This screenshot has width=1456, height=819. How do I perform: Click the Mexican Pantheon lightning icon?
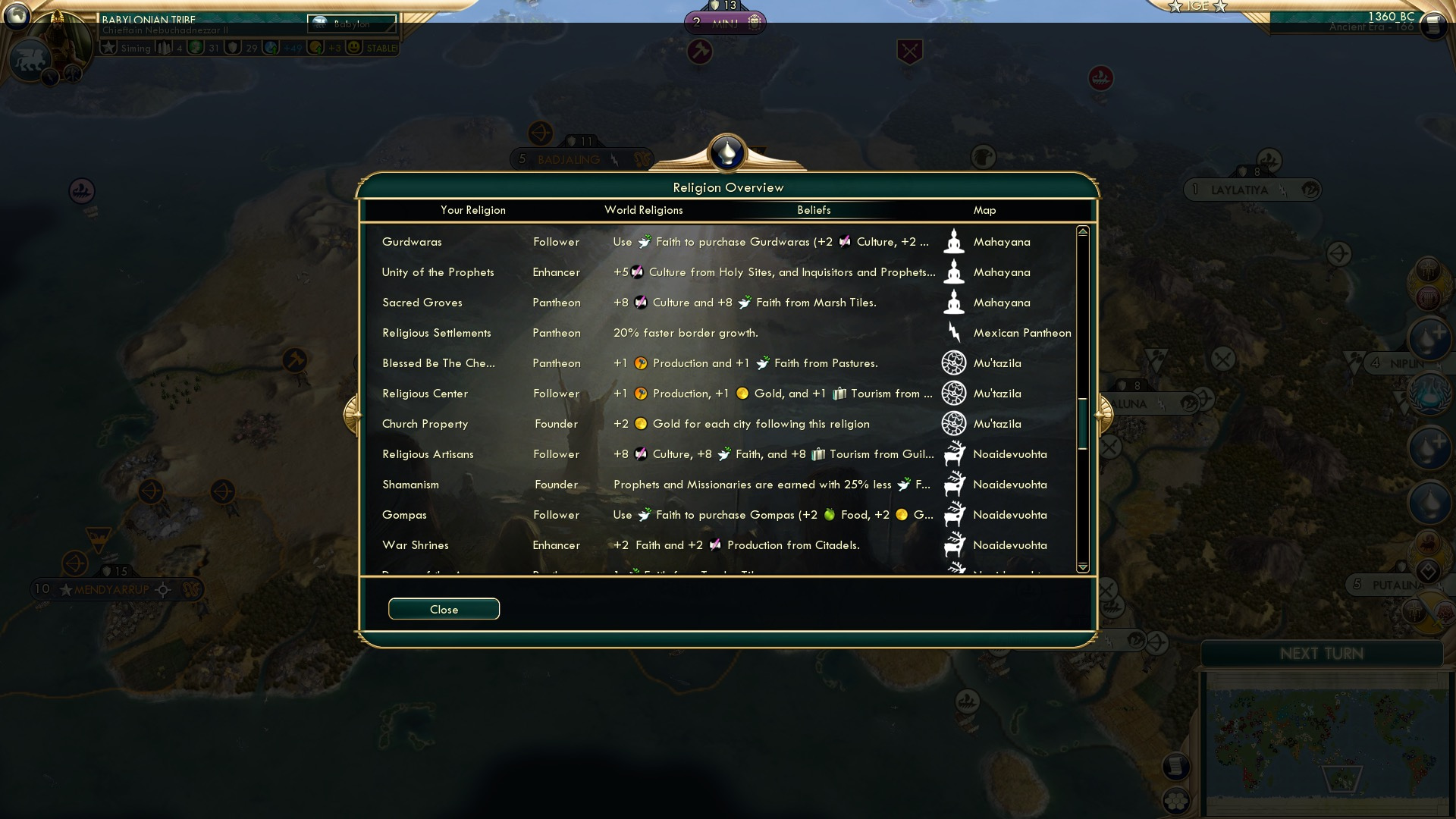point(954,332)
